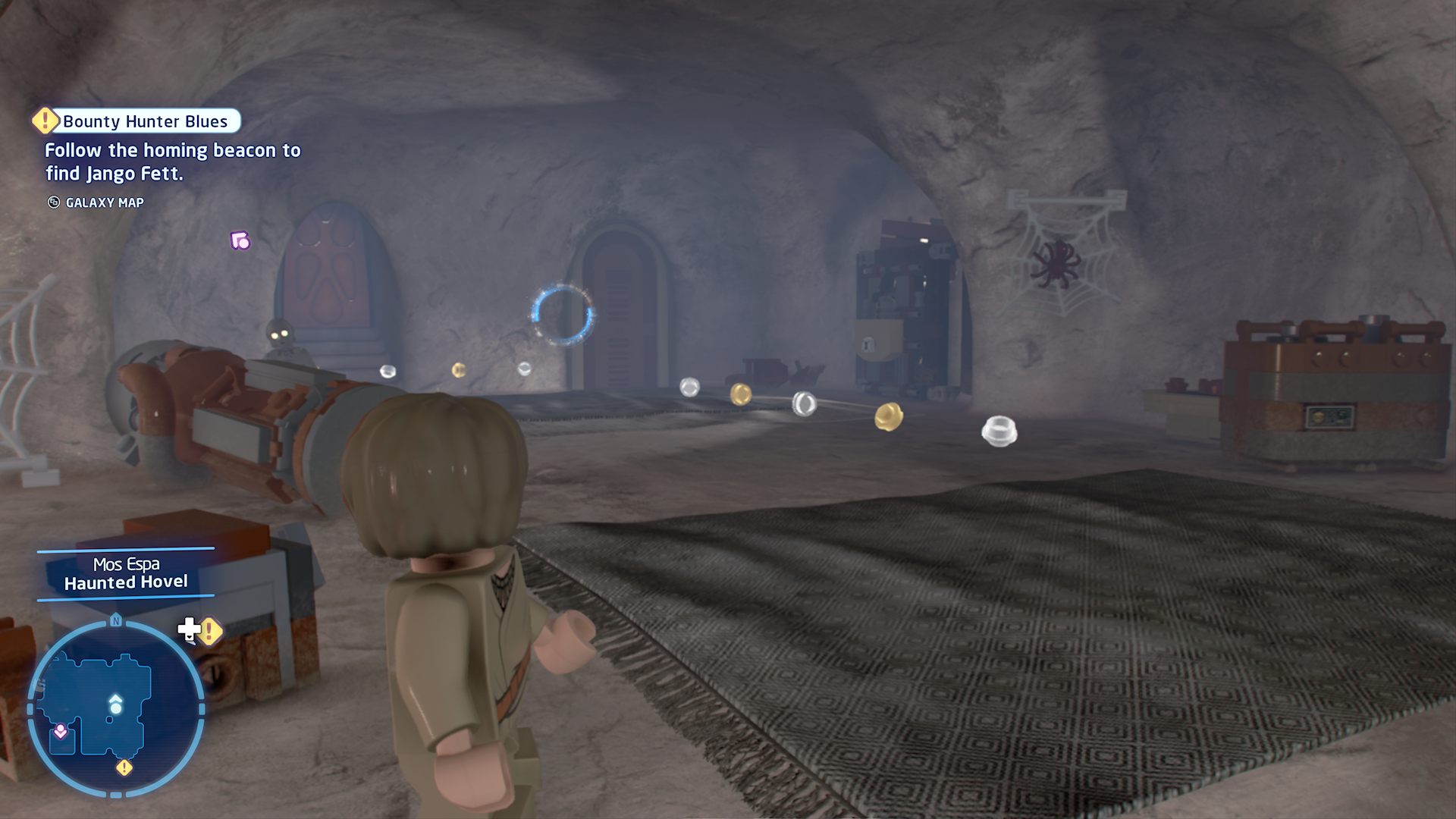The height and width of the screenshot is (819, 1456).
Task: Click the yellow mission marker on the minimap edge
Action: click(124, 768)
